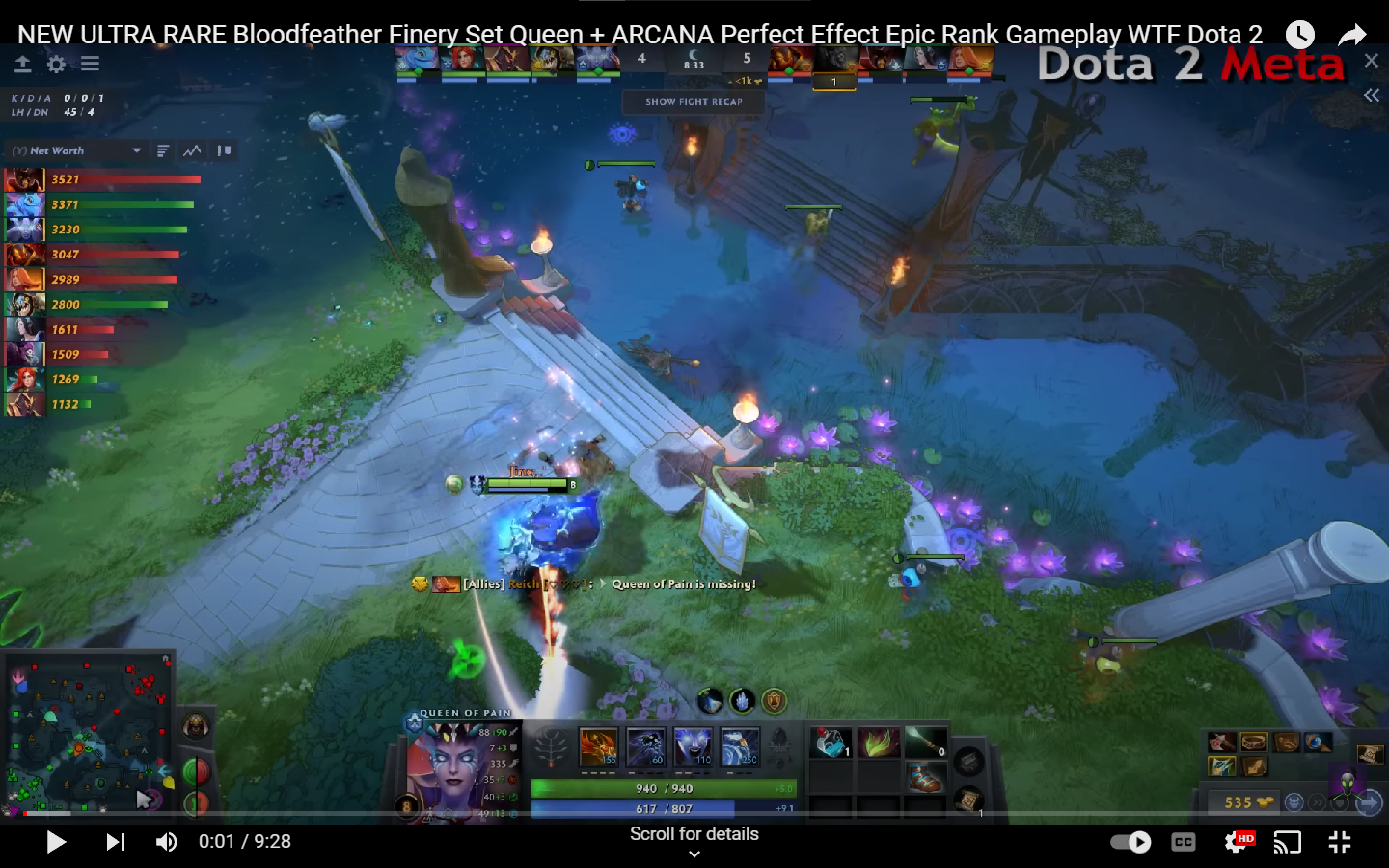Viewport: 1389px width, 868px height.
Task: Open the talent tree icon beside abilities
Action: pyautogui.click(x=552, y=747)
